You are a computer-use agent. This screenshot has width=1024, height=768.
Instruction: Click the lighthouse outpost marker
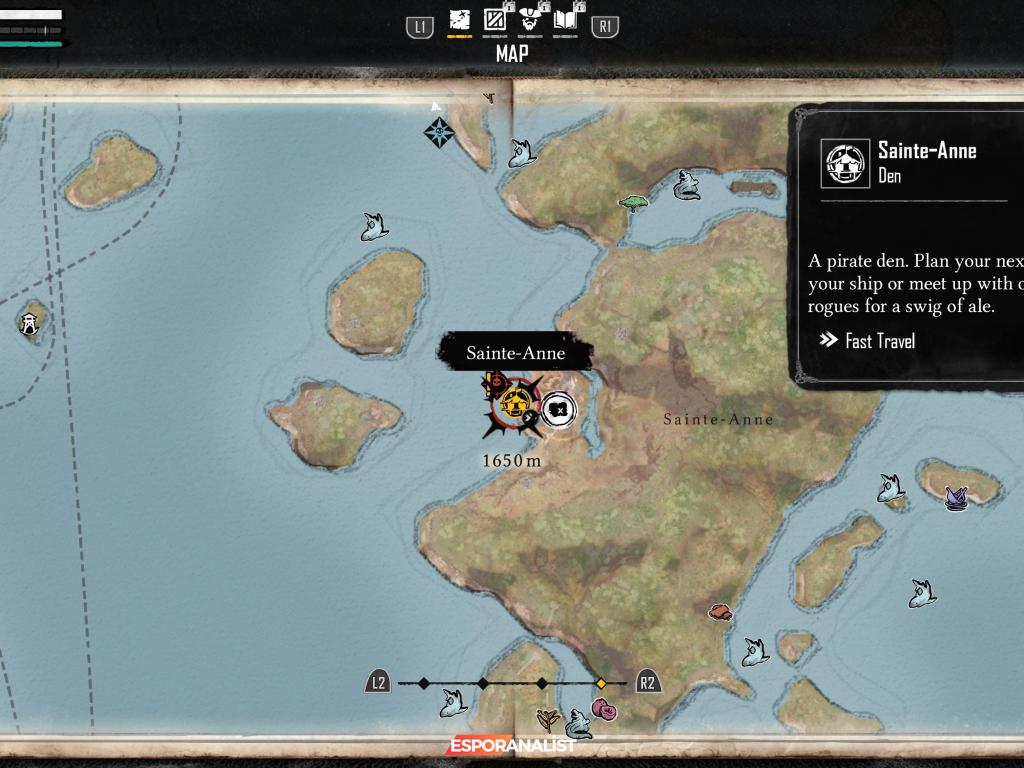pyautogui.click(x=29, y=323)
